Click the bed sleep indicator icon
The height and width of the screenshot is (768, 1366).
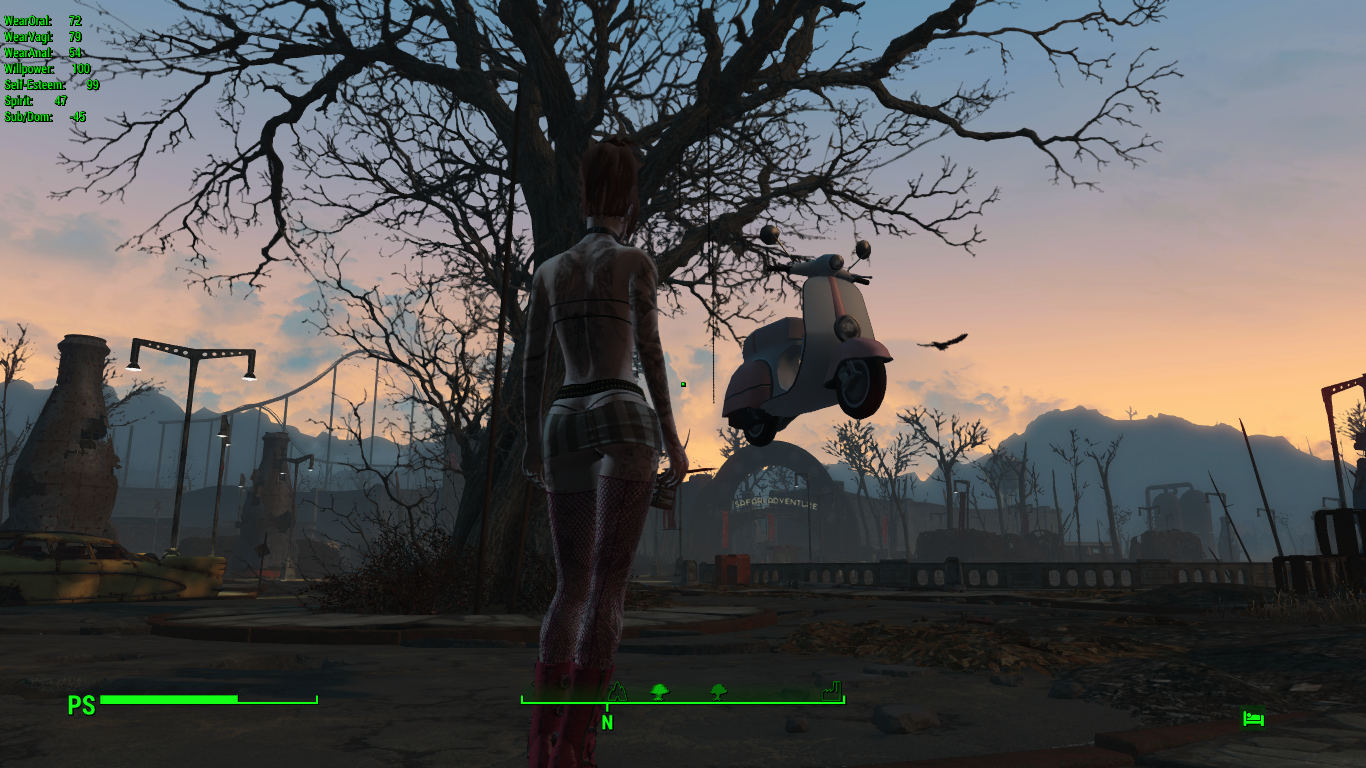tap(1253, 718)
